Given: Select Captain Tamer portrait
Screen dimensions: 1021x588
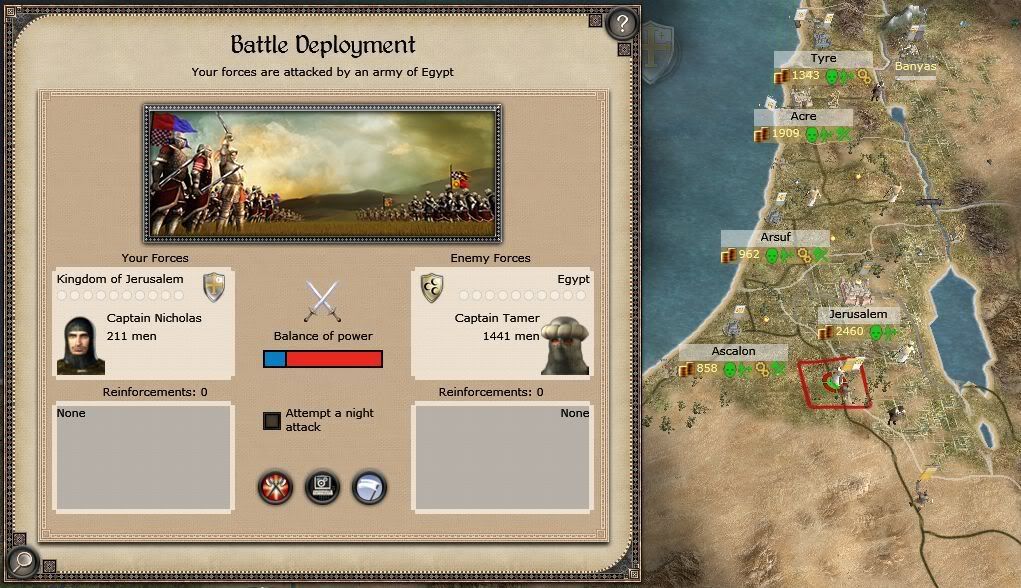Looking at the screenshot, I should (565, 344).
